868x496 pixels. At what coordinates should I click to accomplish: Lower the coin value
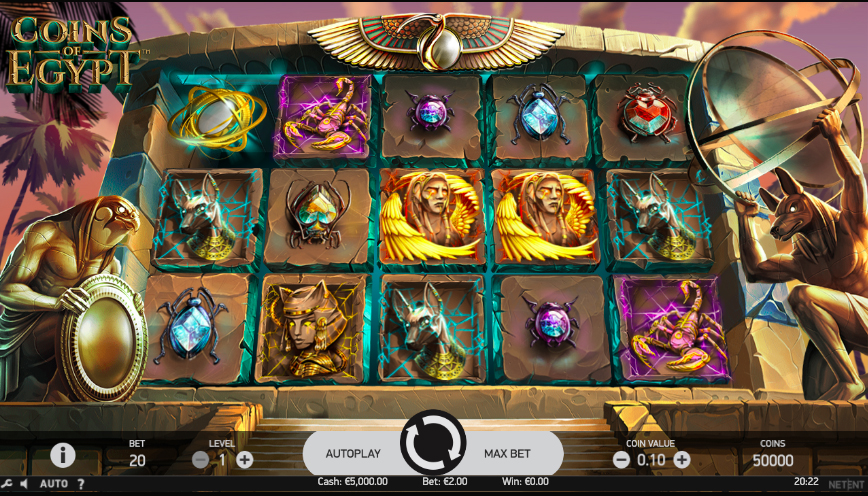coord(621,460)
